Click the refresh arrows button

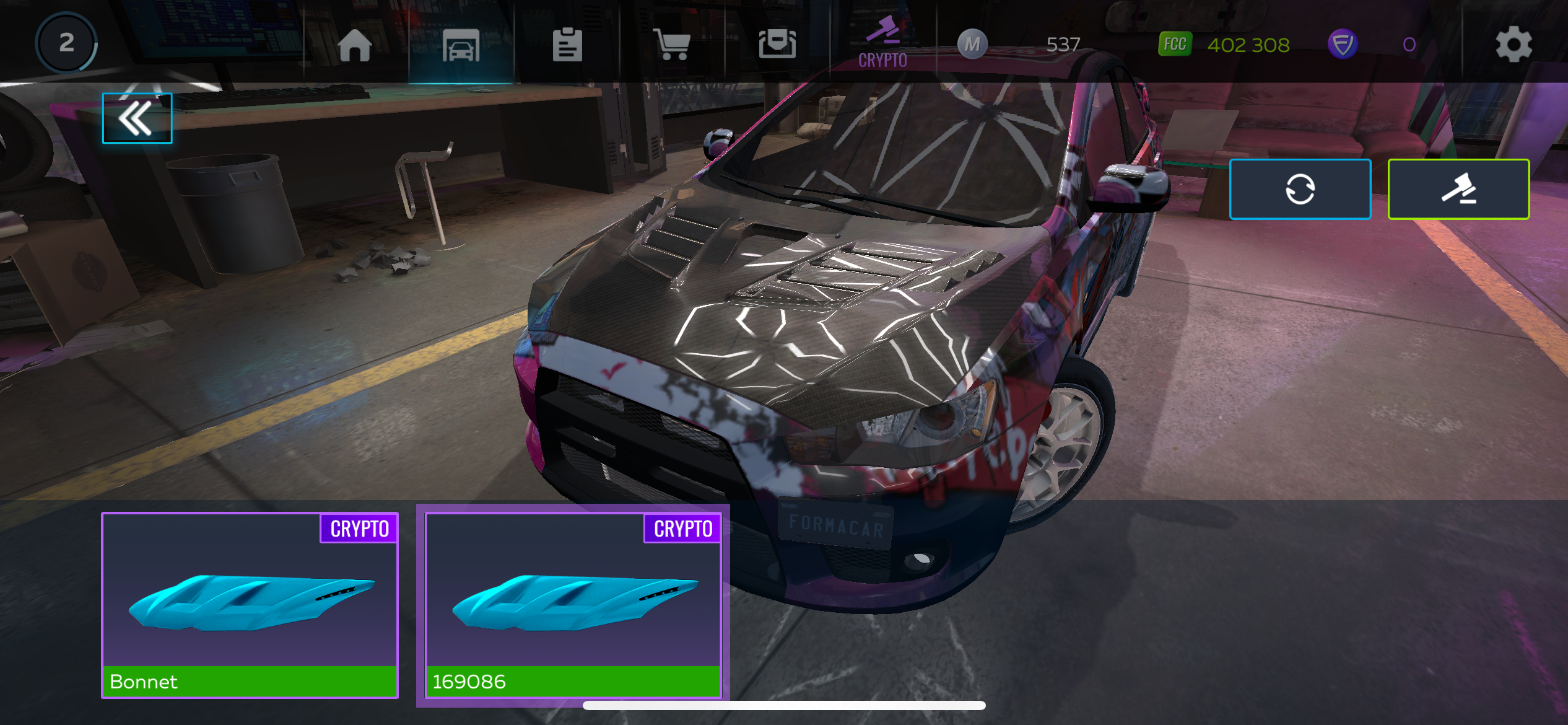[1300, 189]
